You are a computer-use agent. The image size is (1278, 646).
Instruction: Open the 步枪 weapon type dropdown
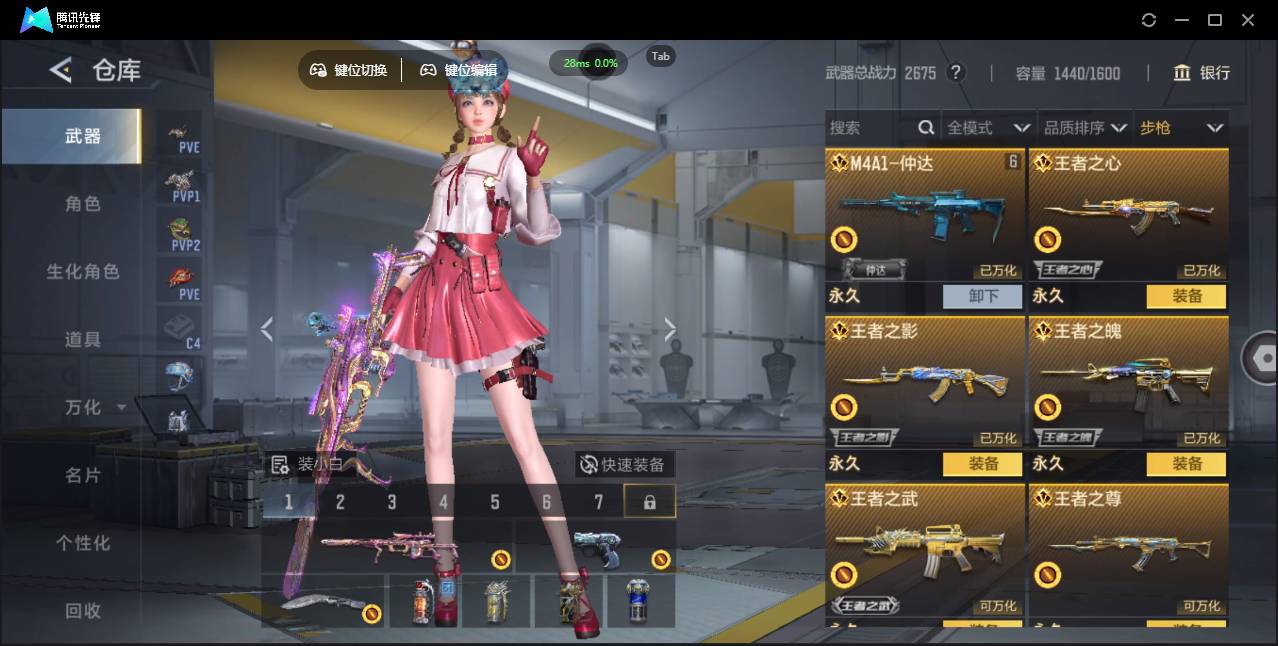(1181, 128)
